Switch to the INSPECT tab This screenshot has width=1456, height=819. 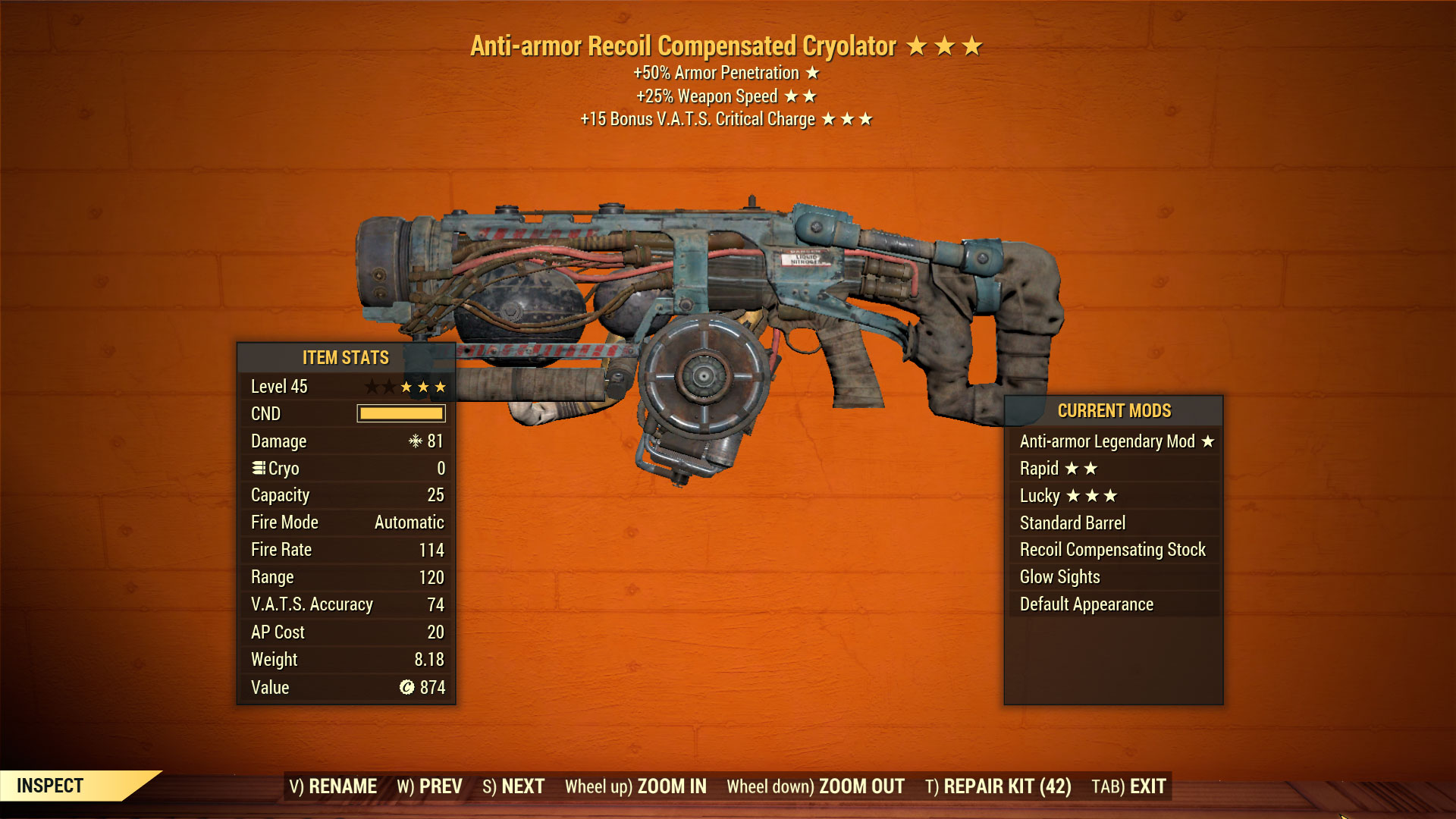pyautogui.click(x=49, y=786)
